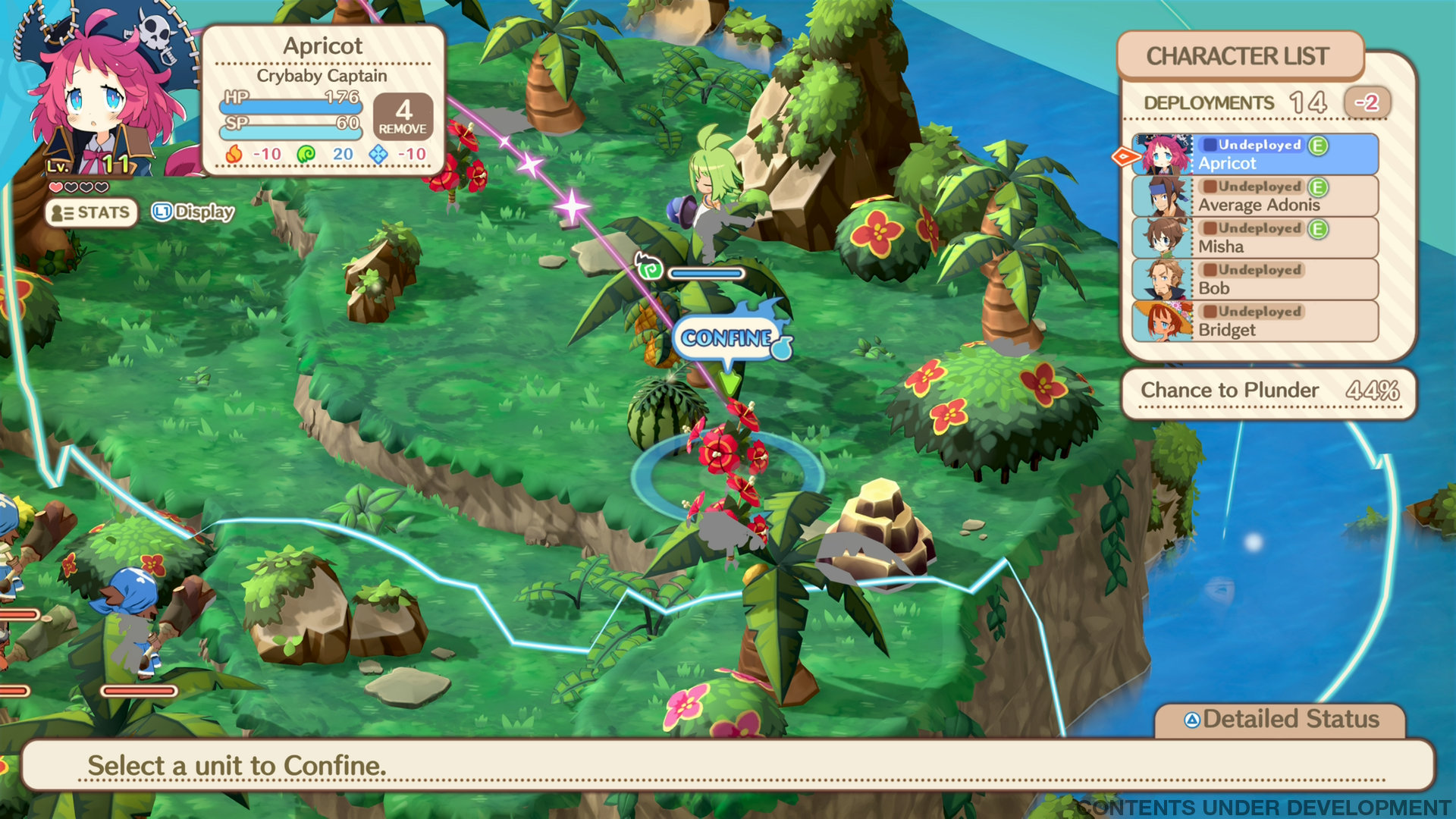This screenshot has width=1456, height=819.
Task: Choose Average Adonis from the character list
Action: click(x=1255, y=196)
